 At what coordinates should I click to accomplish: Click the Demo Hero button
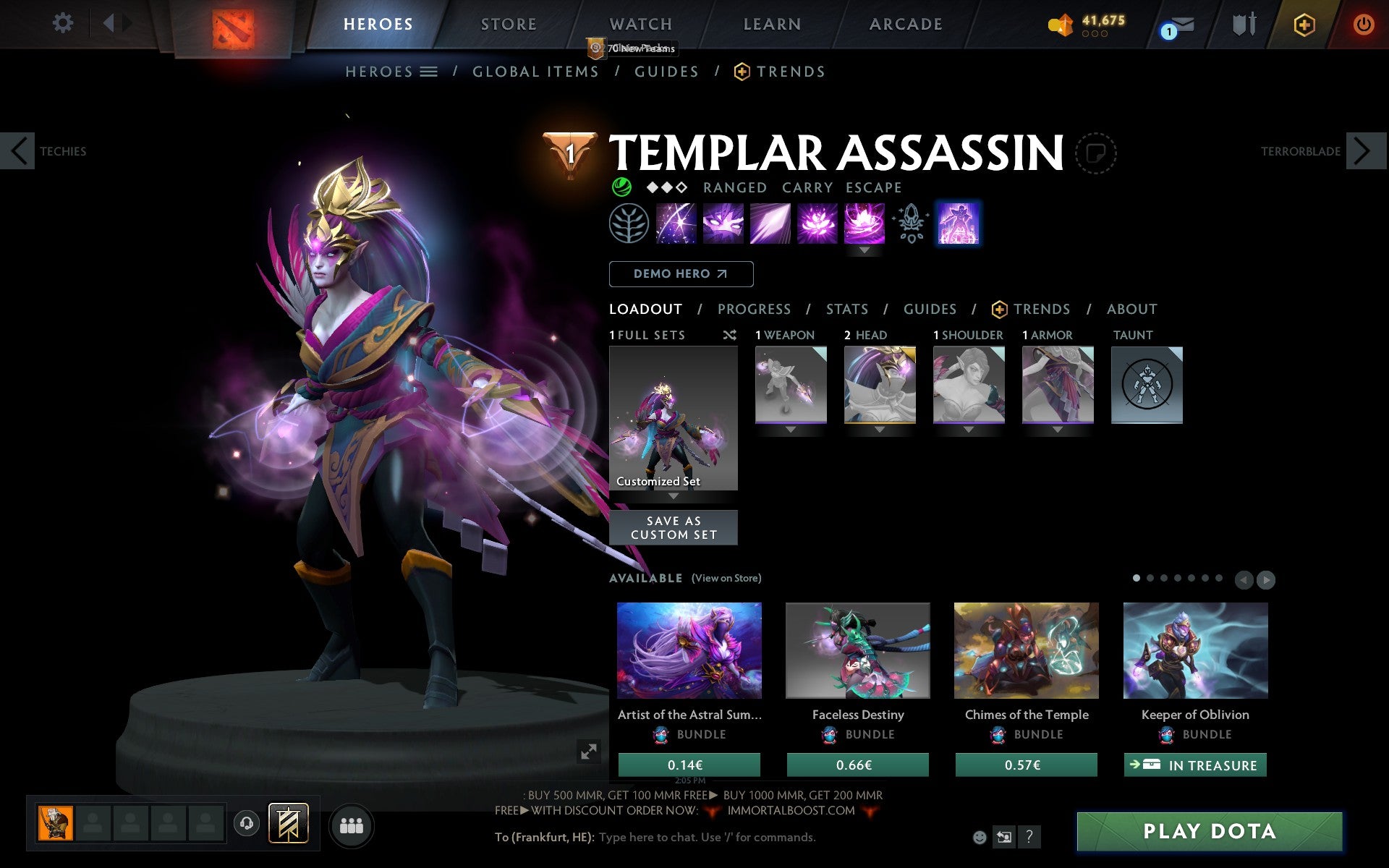(681, 274)
